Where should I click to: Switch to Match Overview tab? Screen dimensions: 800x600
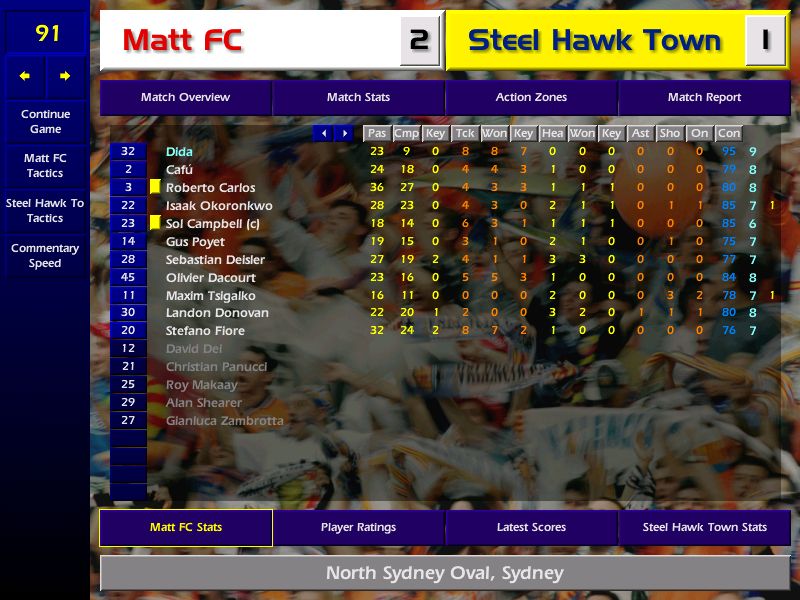coord(185,97)
